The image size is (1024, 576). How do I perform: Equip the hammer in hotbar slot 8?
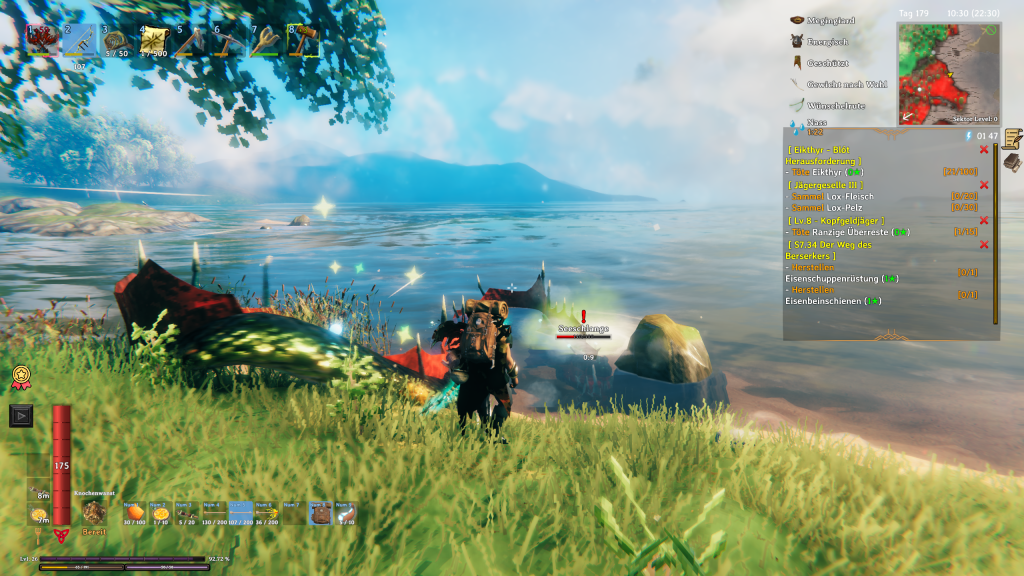(302, 42)
